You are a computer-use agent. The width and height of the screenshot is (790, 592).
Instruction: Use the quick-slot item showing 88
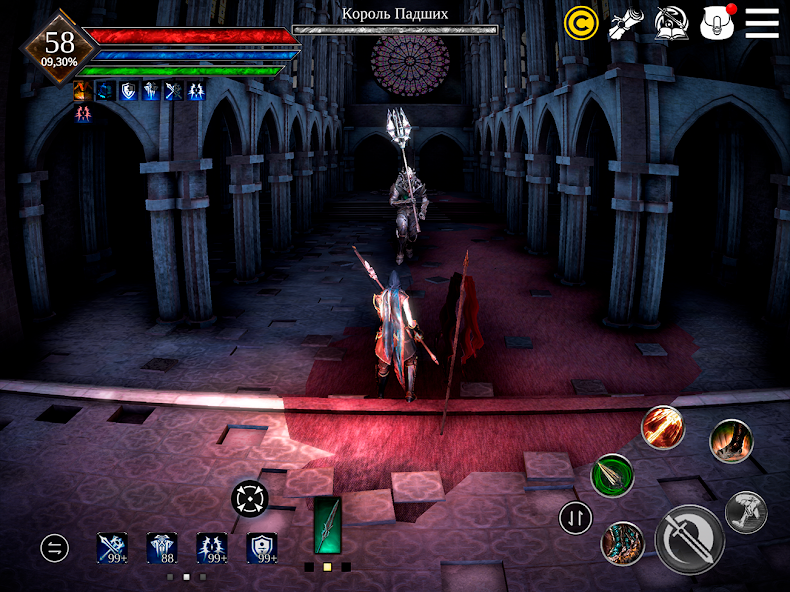click(162, 547)
